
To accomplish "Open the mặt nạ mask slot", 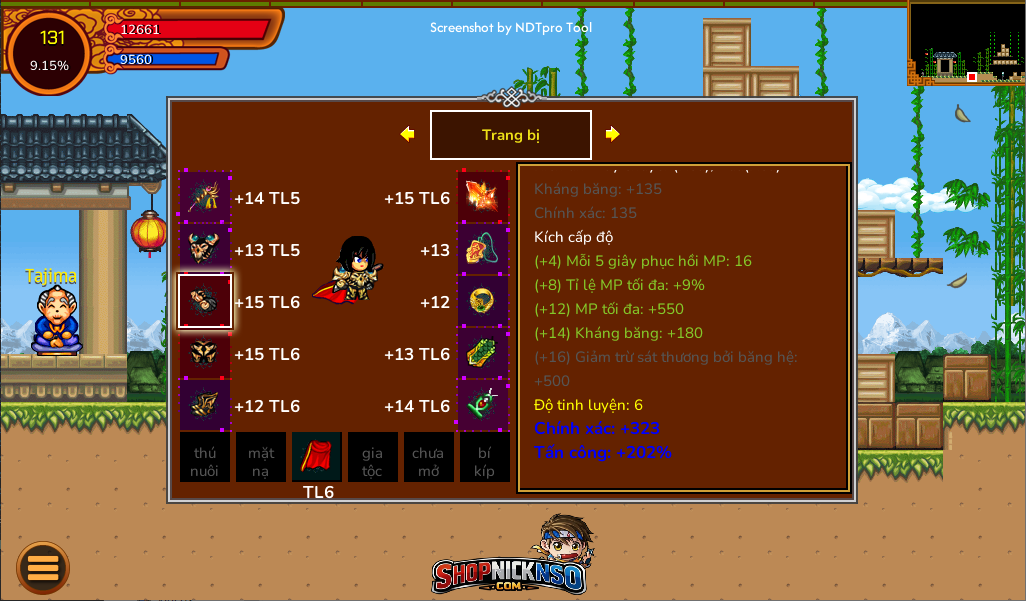I will (x=261, y=458).
